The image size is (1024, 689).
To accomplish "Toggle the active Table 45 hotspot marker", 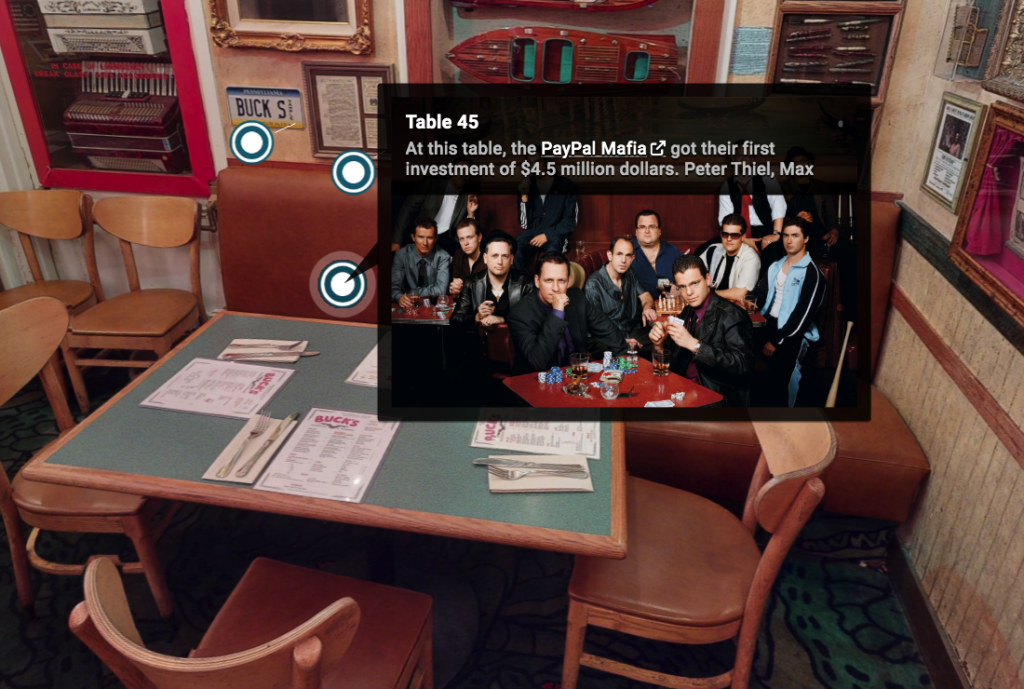I will [342, 285].
